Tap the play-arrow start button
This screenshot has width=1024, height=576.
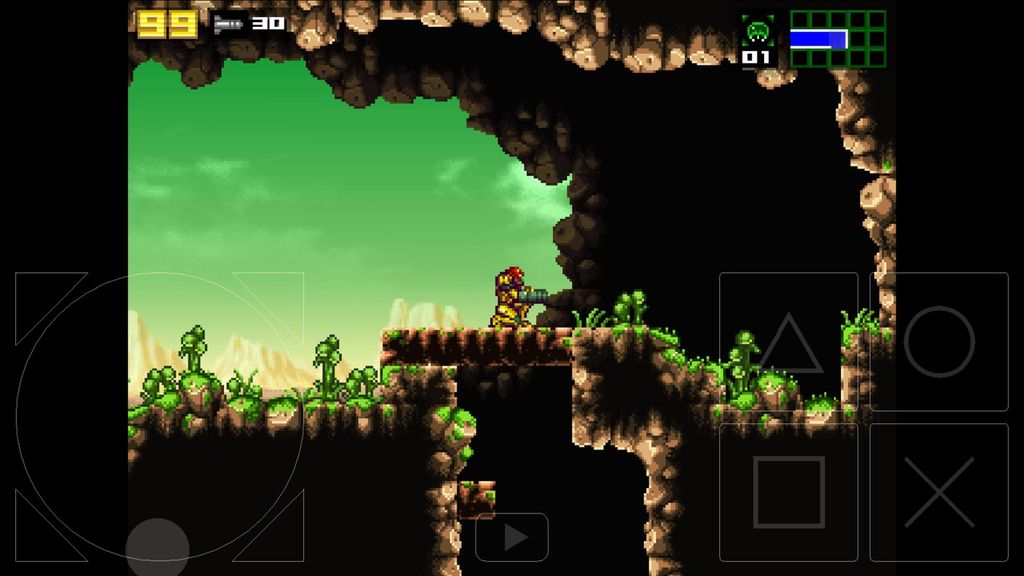pyautogui.click(x=512, y=538)
